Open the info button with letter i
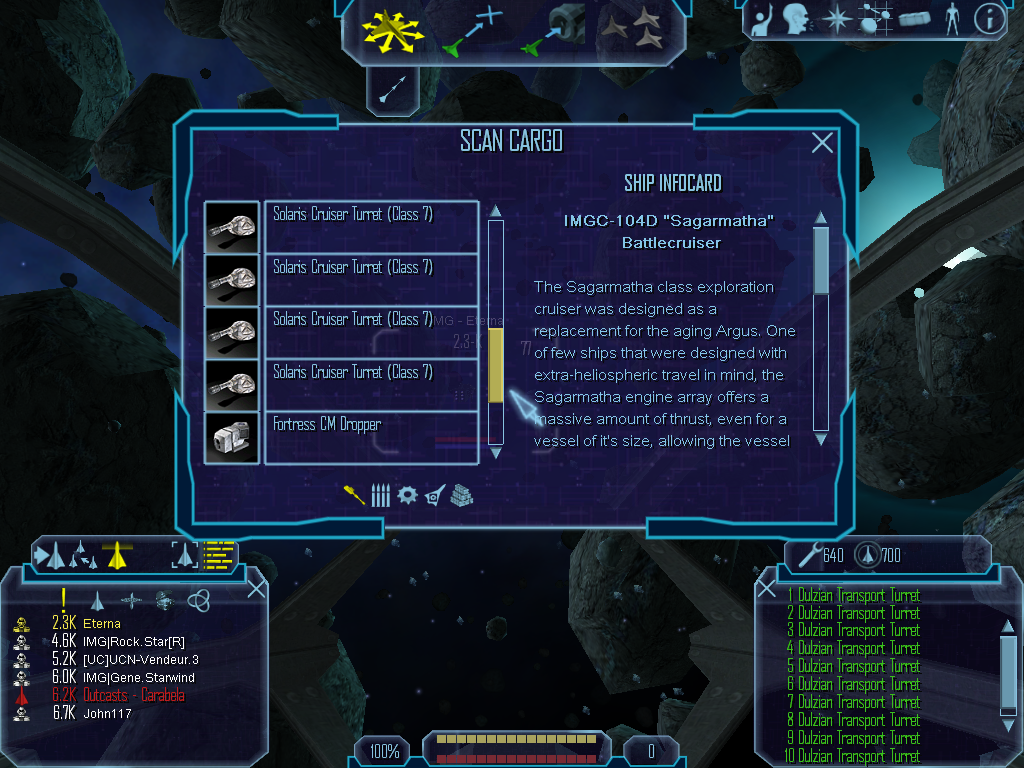The height and width of the screenshot is (768, 1024). click(x=988, y=19)
